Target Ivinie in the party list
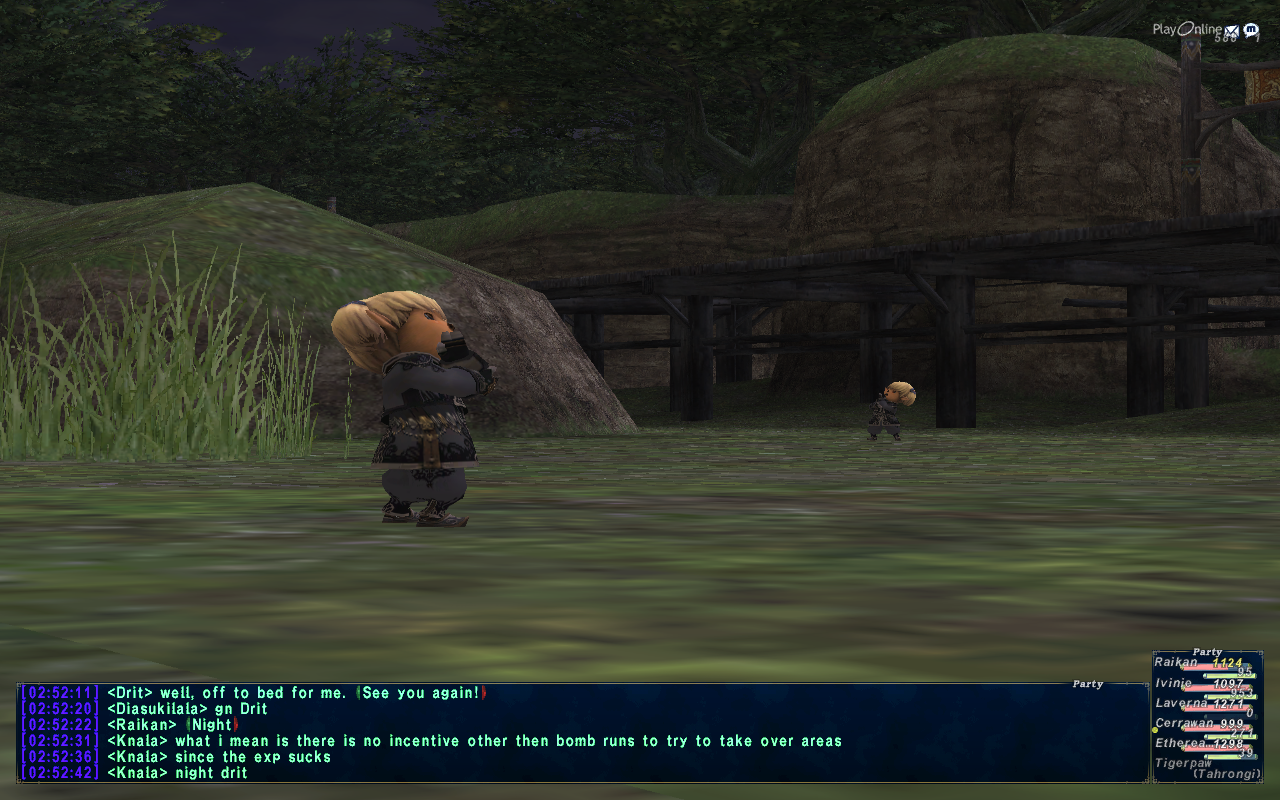1280x800 pixels. coord(1175,683)
